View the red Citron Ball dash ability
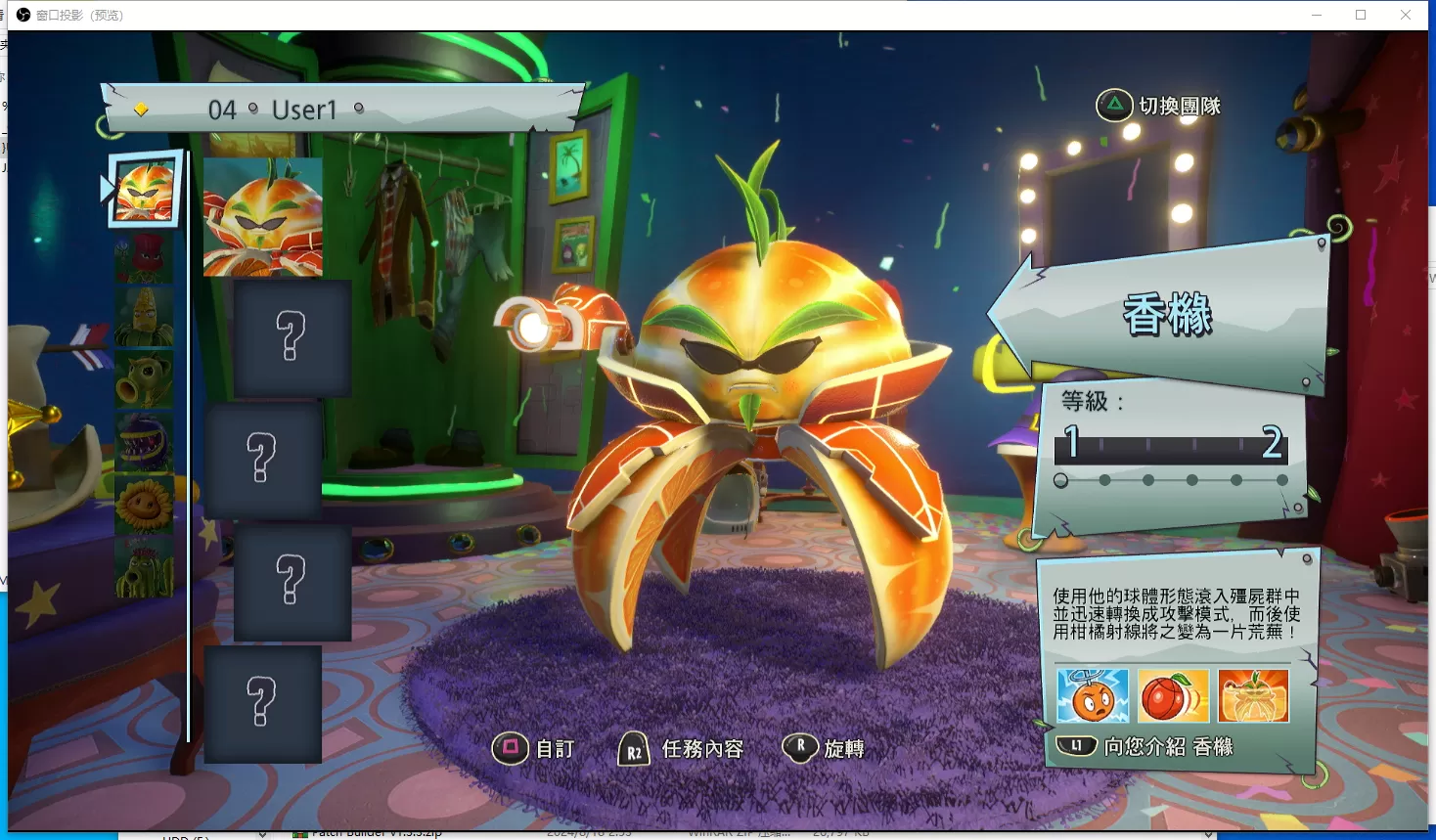The width and height of the screenshot is (1436, 840). point(1173,695)
